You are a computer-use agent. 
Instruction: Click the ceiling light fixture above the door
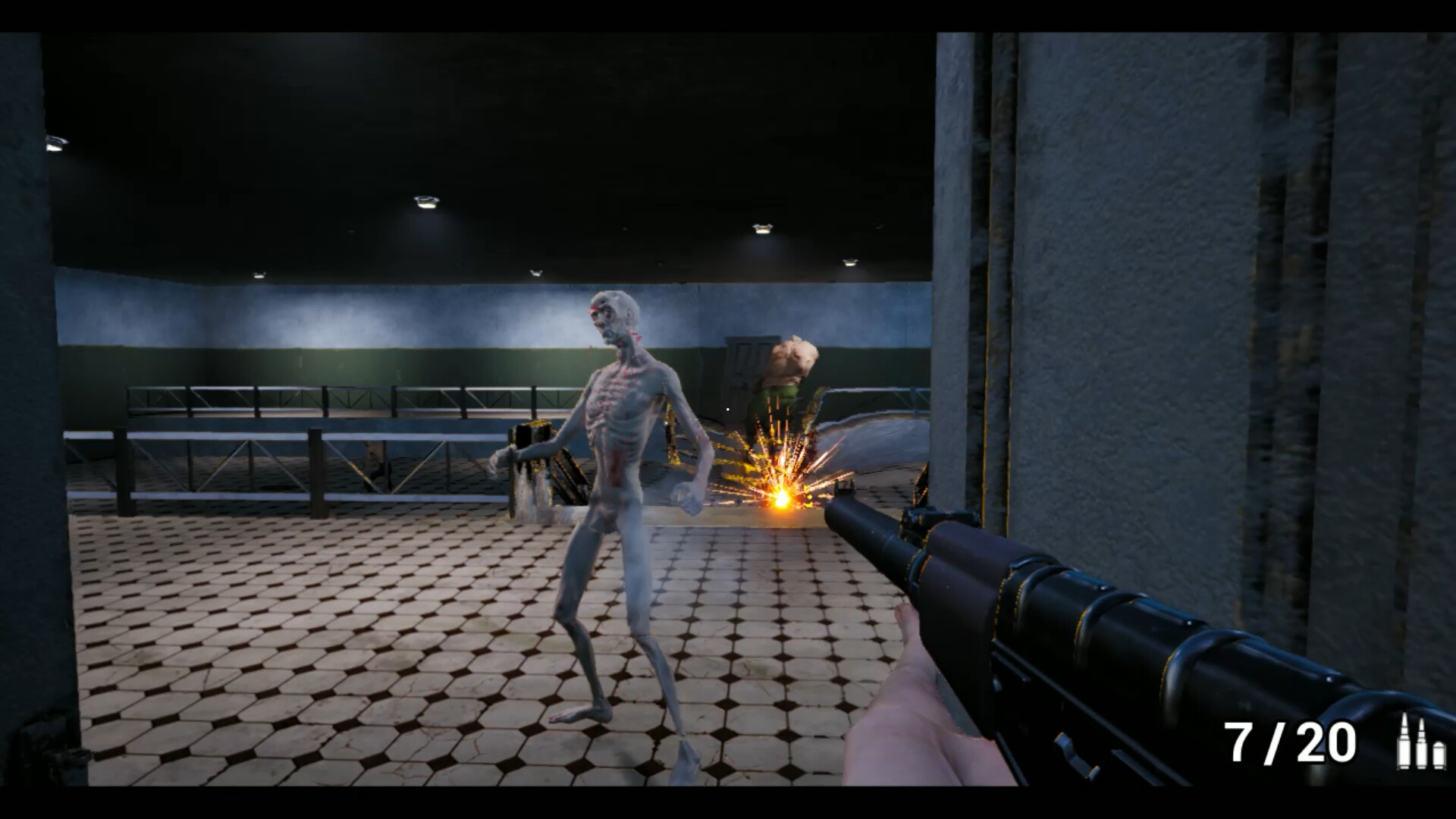click(761, 230)
